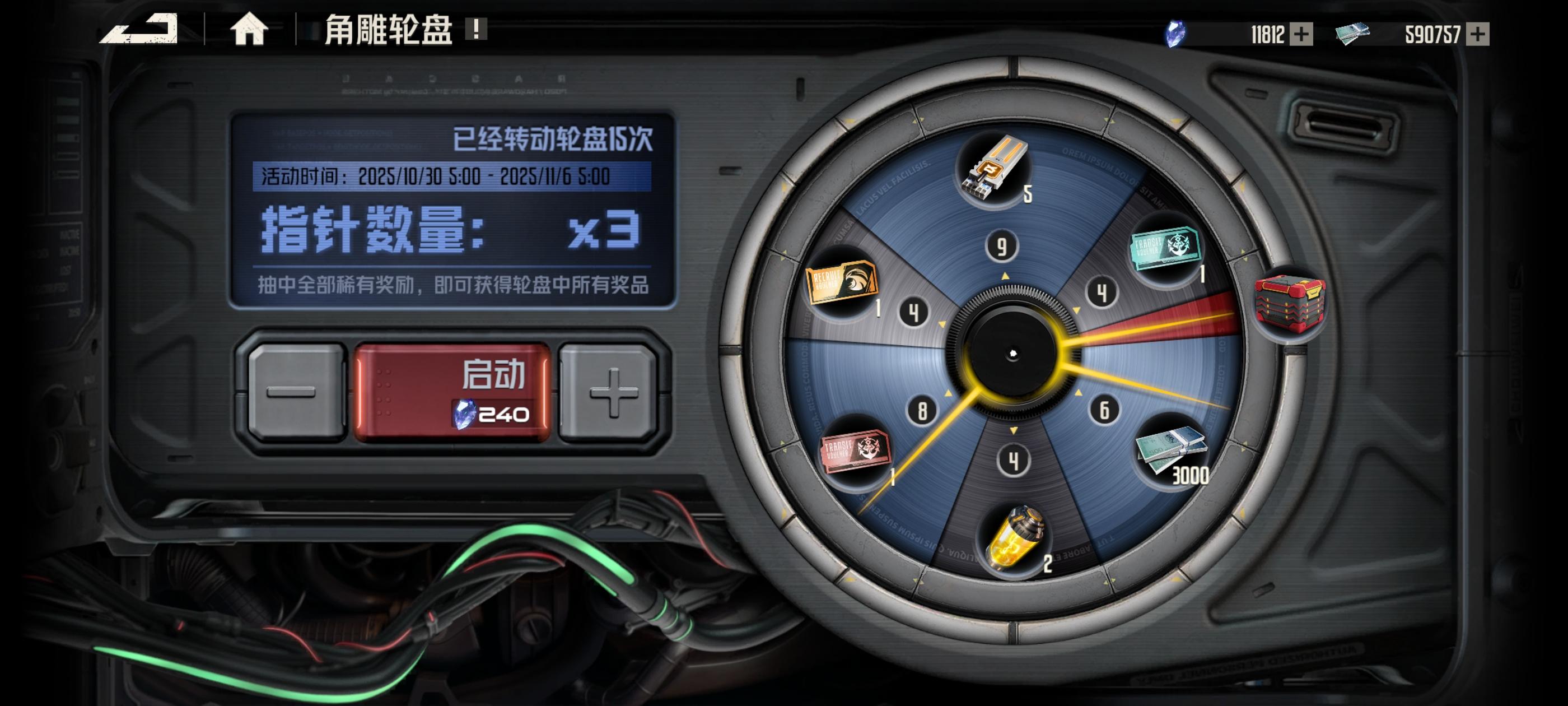Click the 角雕轮盘 title text
The width and height of the screenshot is (1568, 706).
point(388,30)
